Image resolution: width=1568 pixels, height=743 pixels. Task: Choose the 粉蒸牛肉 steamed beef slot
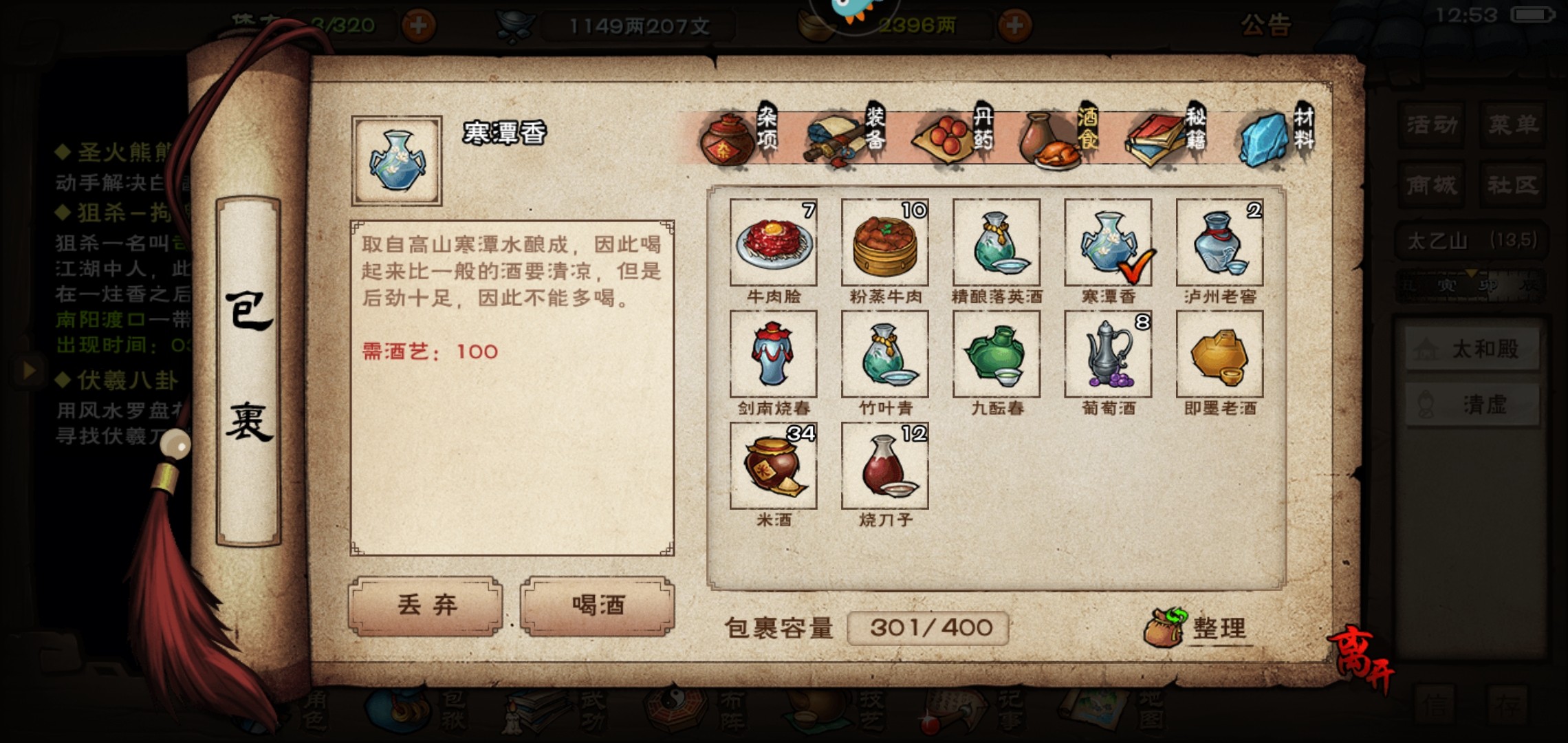pos(885,243)
